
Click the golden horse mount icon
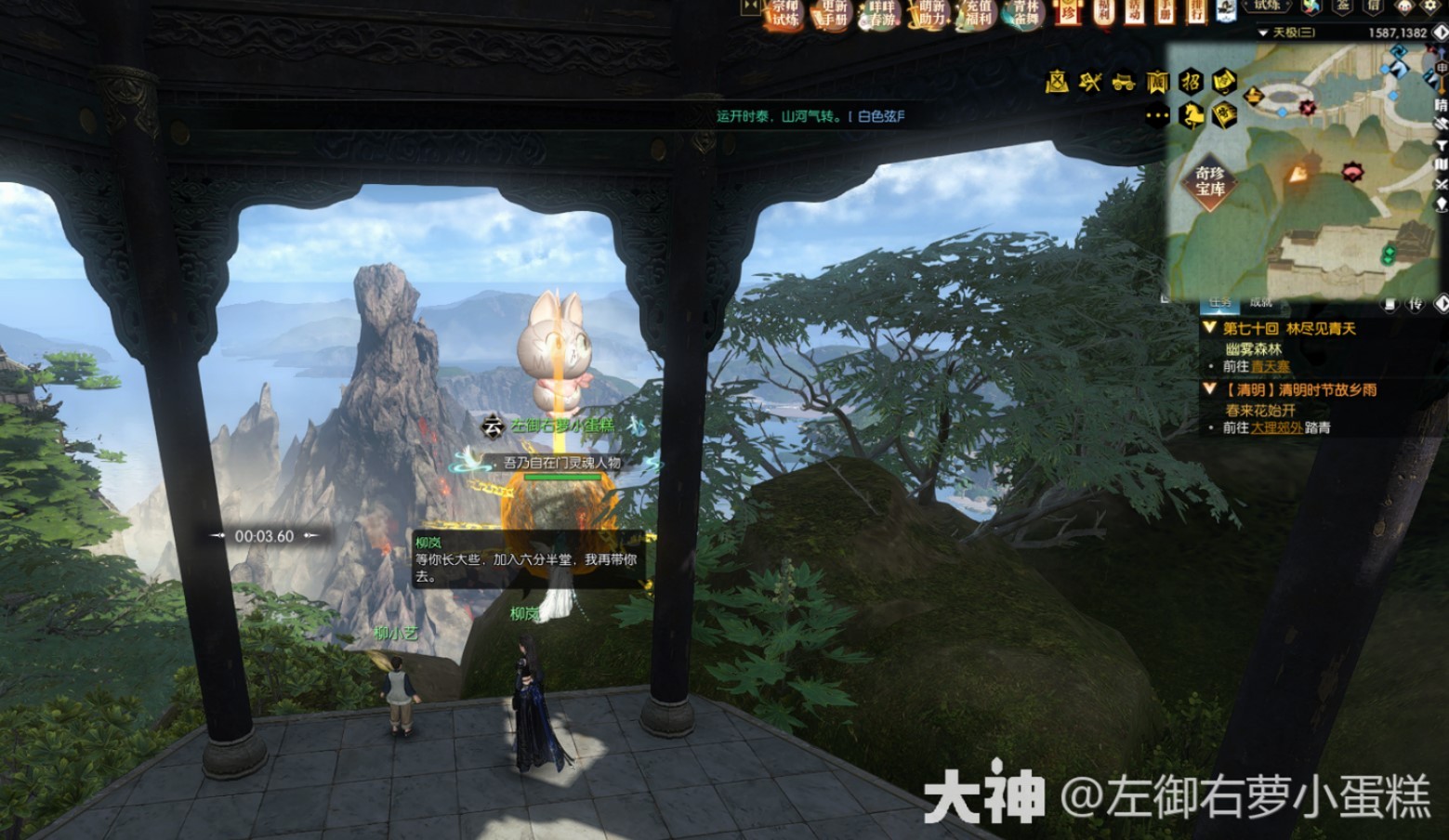click(x=1192, y=115)
